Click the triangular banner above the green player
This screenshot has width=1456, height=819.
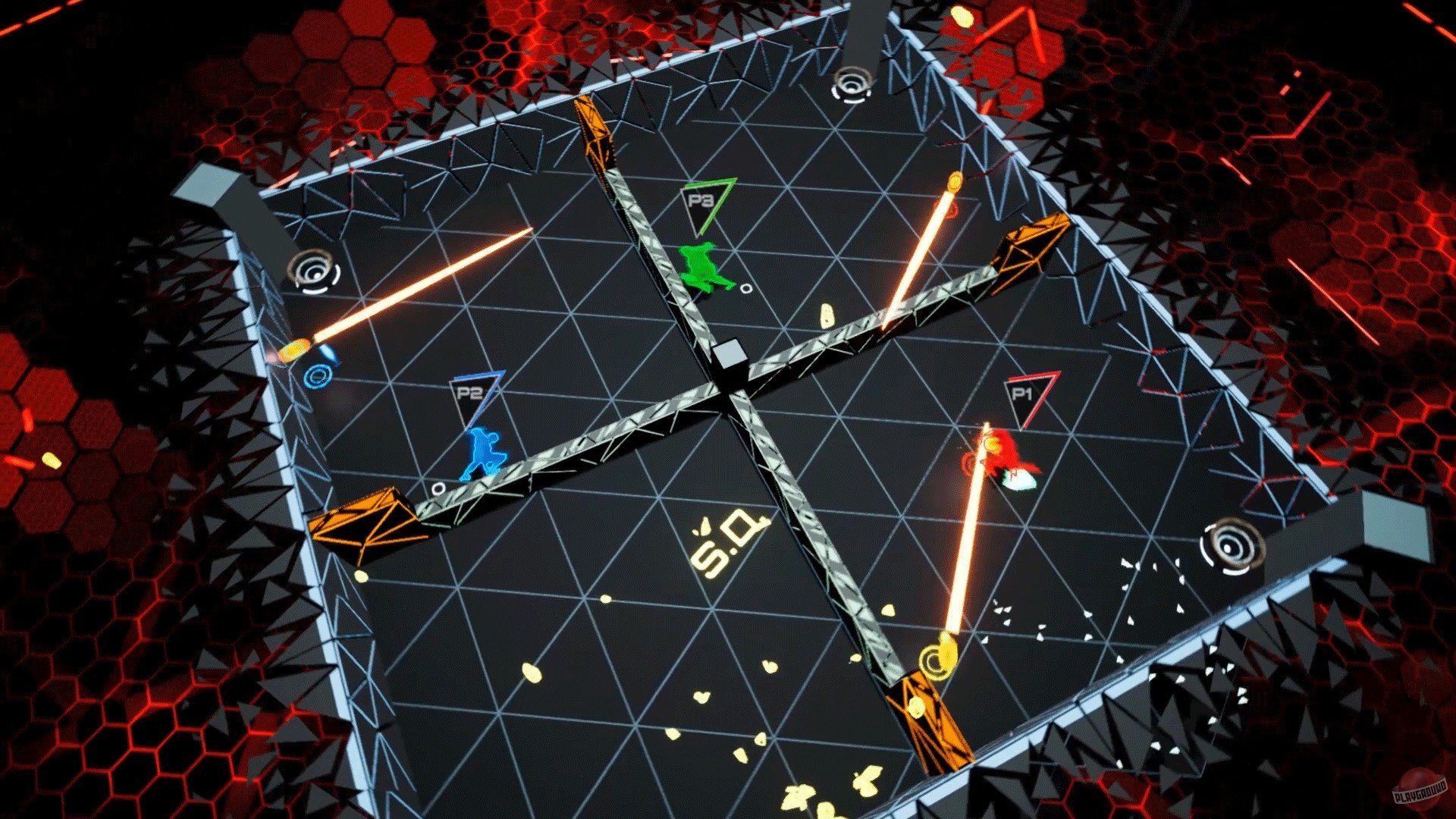coord(700,200)
